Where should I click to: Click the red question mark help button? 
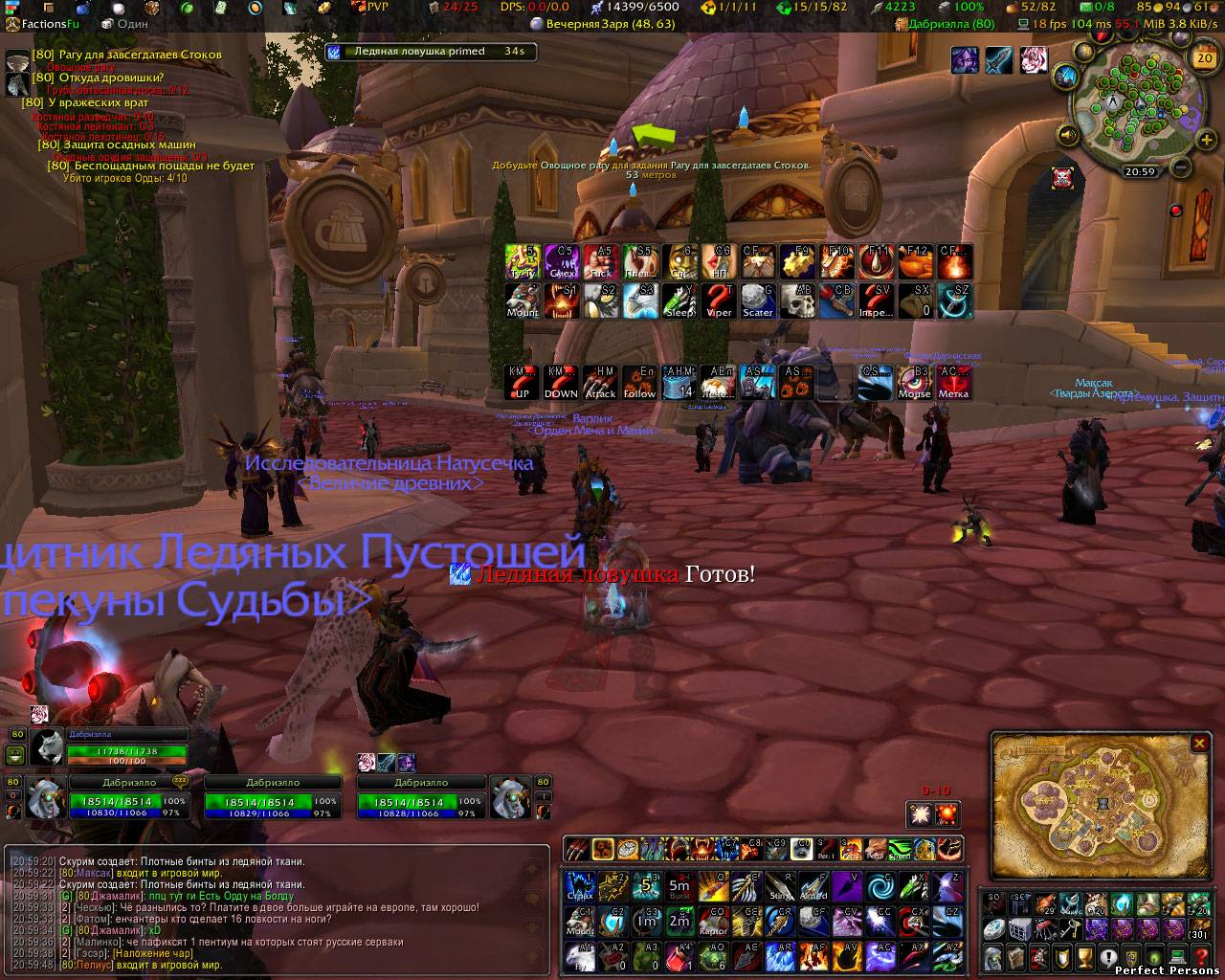1201,956
